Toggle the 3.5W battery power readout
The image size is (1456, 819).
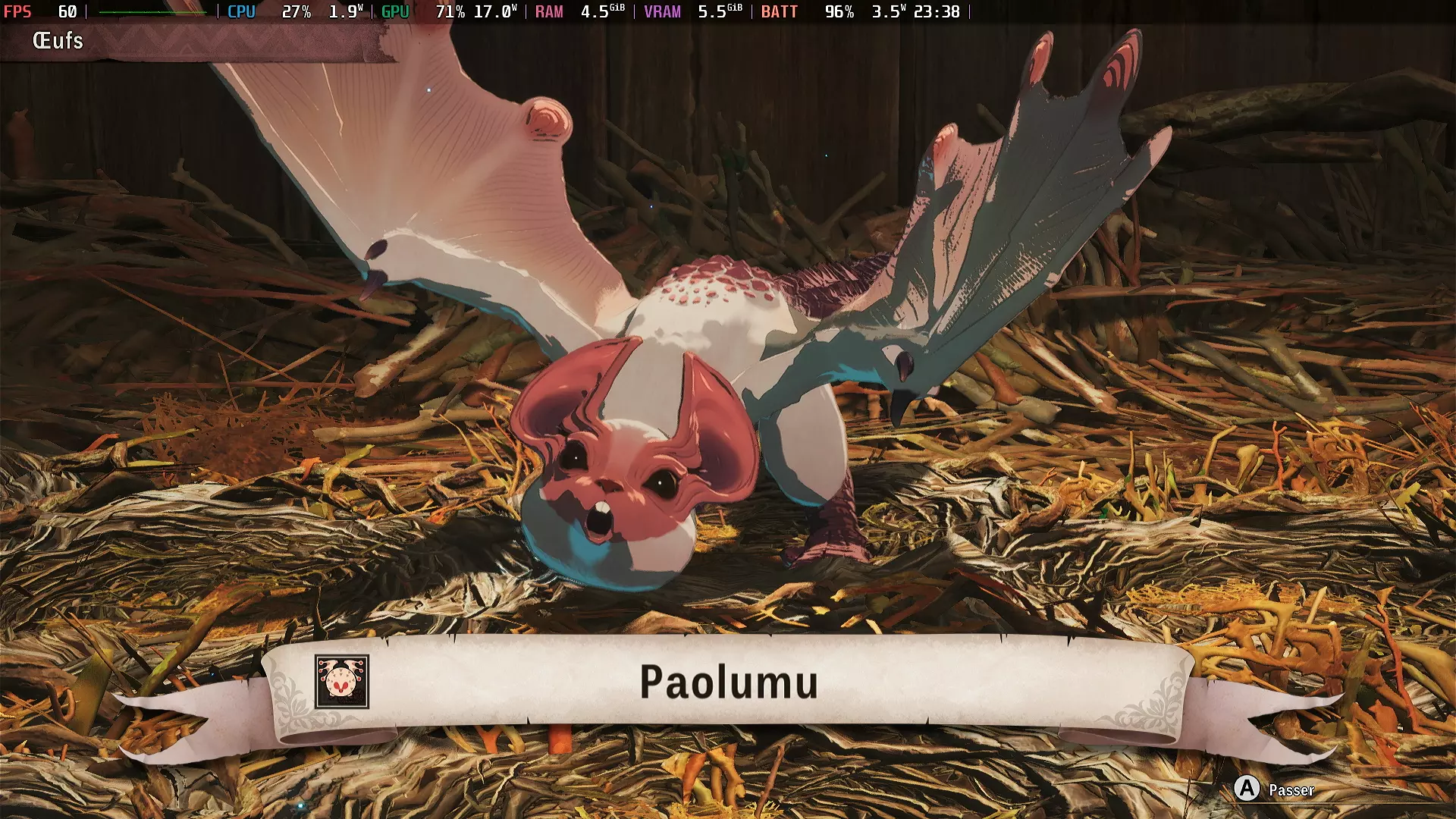tap(888, 11)
